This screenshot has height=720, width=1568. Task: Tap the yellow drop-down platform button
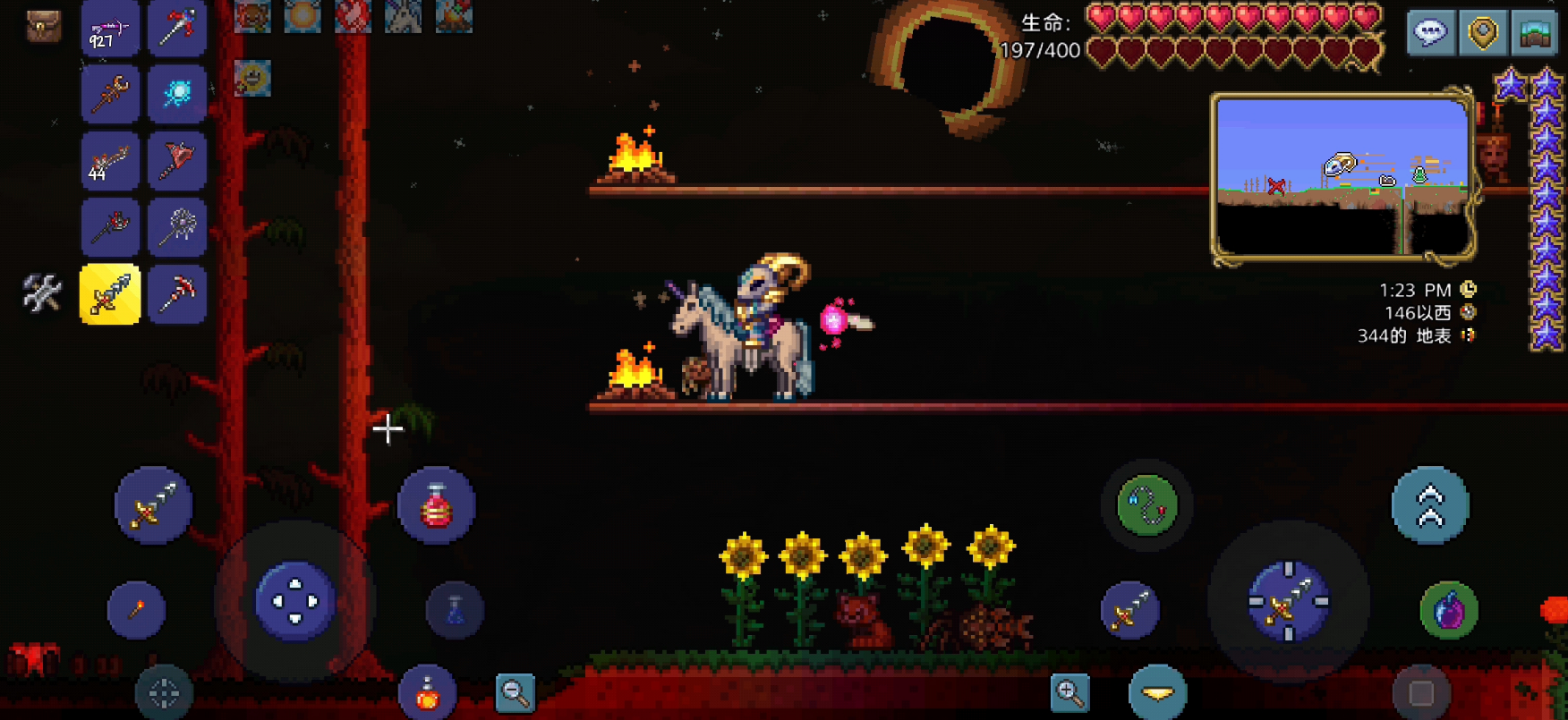pos(1158,692)
